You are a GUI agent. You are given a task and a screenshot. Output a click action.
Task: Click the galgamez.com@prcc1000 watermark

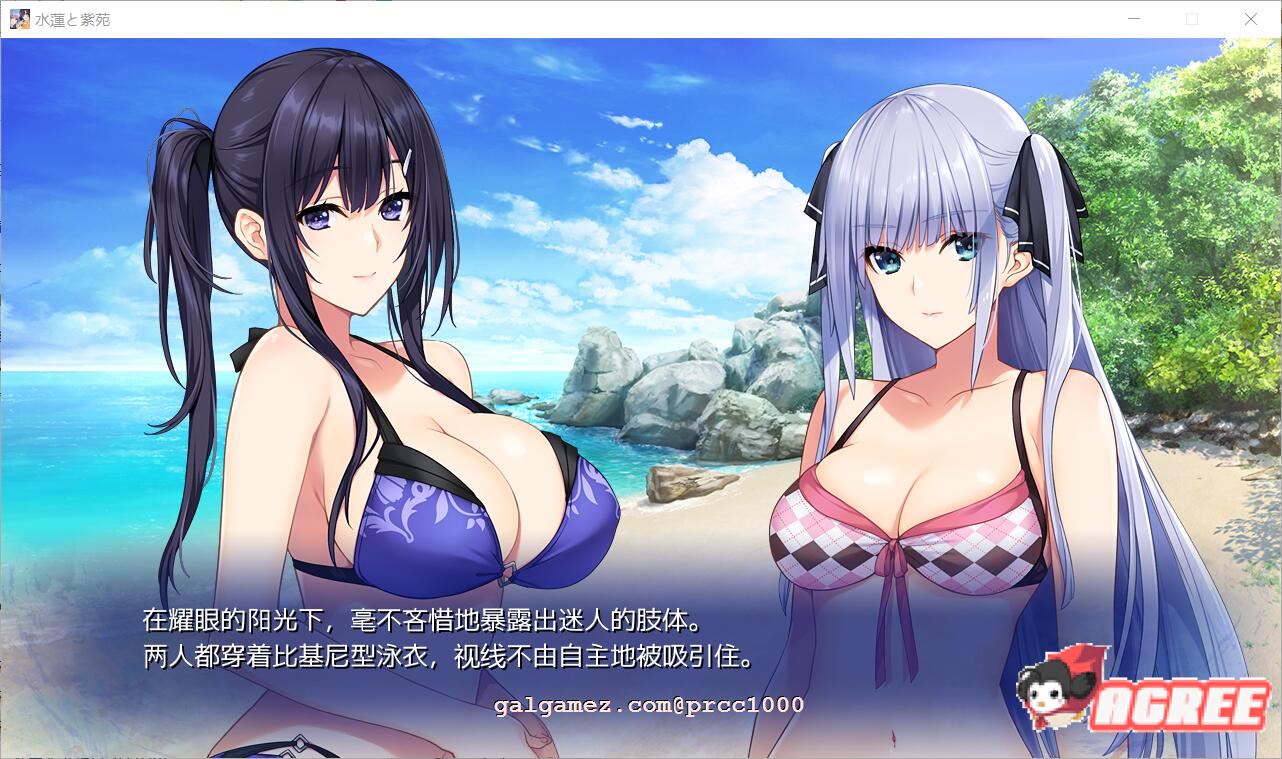click(x=648, y=706)
